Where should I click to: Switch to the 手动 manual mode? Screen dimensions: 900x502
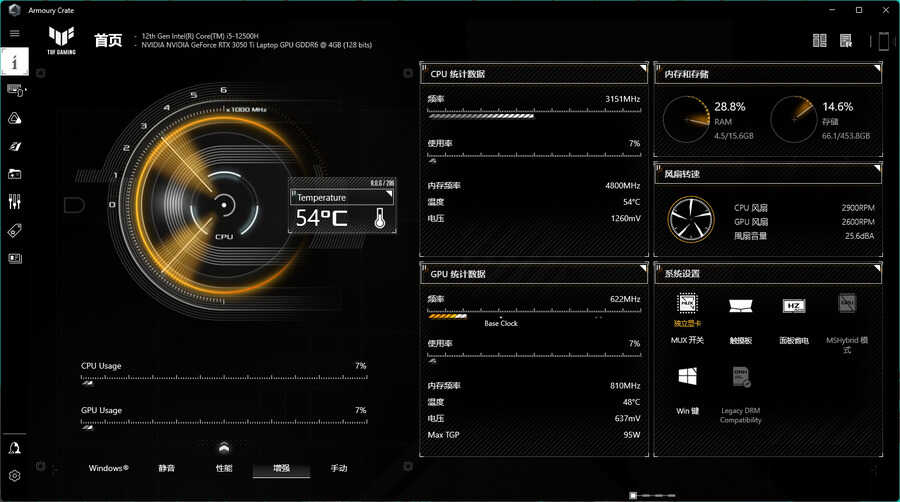[x=339, y=468]
